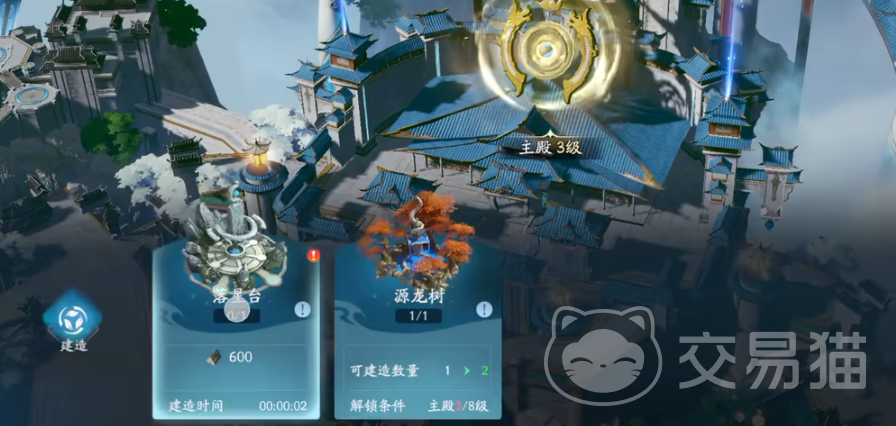The image size is (896, 426).
Task: Tap the 主殿 3级 building label
Action: [549, 147]
